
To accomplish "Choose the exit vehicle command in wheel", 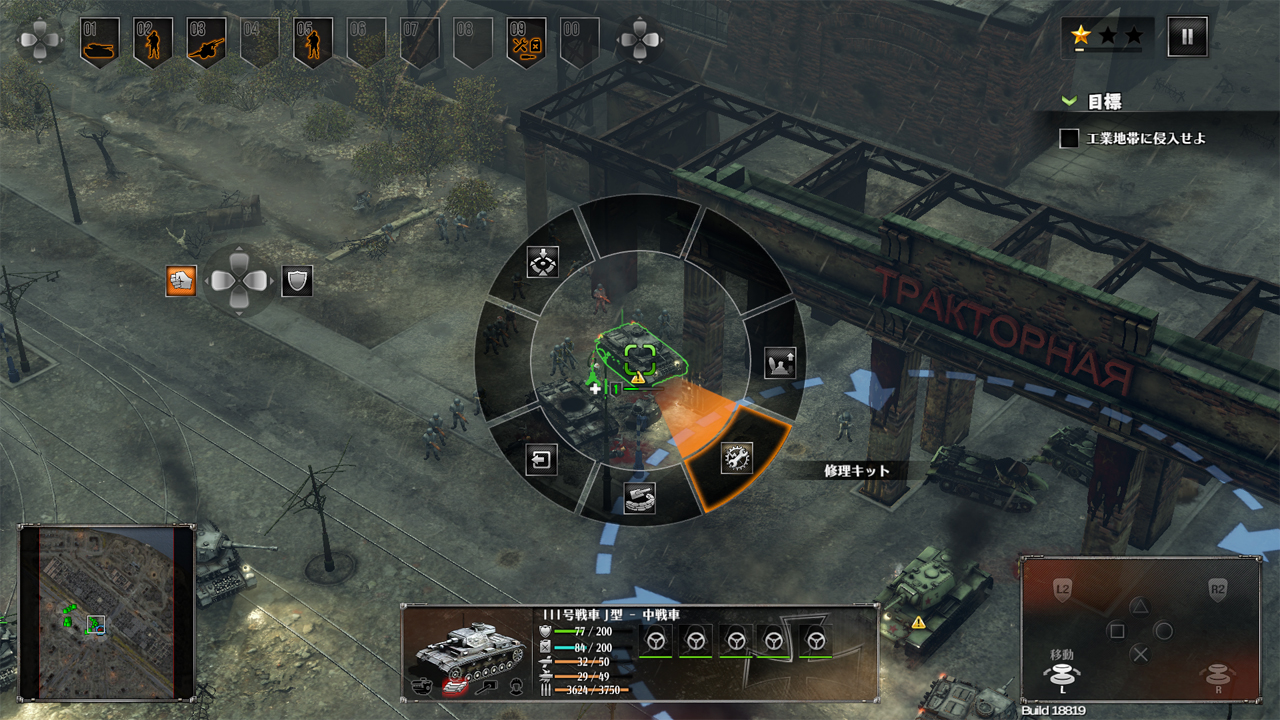I will (x=541, y=459).
